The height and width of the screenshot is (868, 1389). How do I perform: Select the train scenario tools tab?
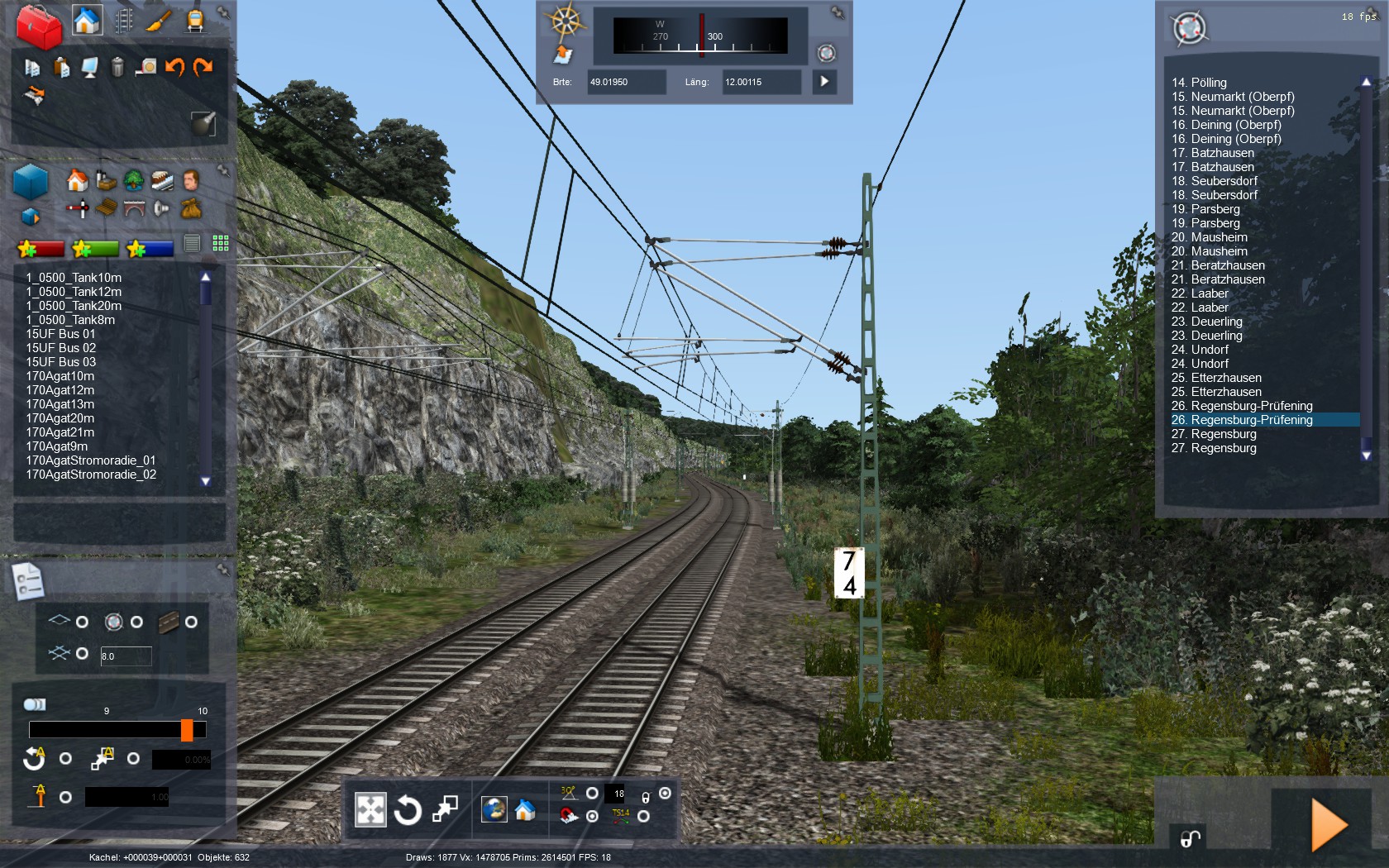point(195,20)
